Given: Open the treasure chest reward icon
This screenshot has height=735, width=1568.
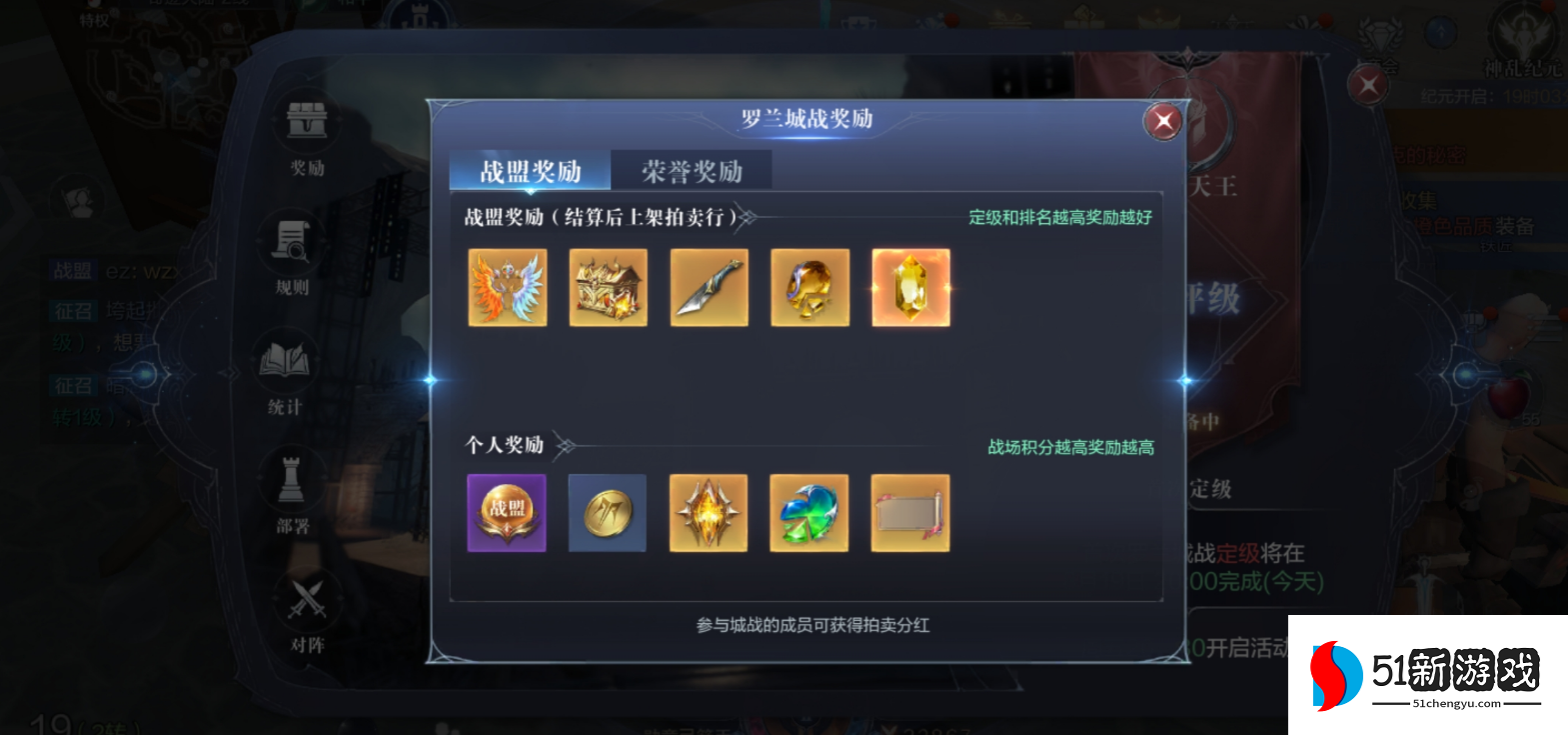Looking at the screenshot, I should 608,289.
